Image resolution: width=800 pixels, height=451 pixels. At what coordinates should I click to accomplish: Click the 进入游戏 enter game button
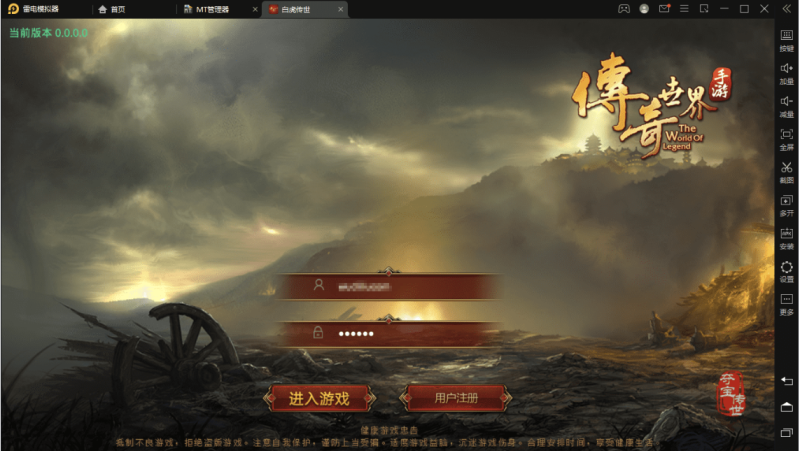[319, 398]
